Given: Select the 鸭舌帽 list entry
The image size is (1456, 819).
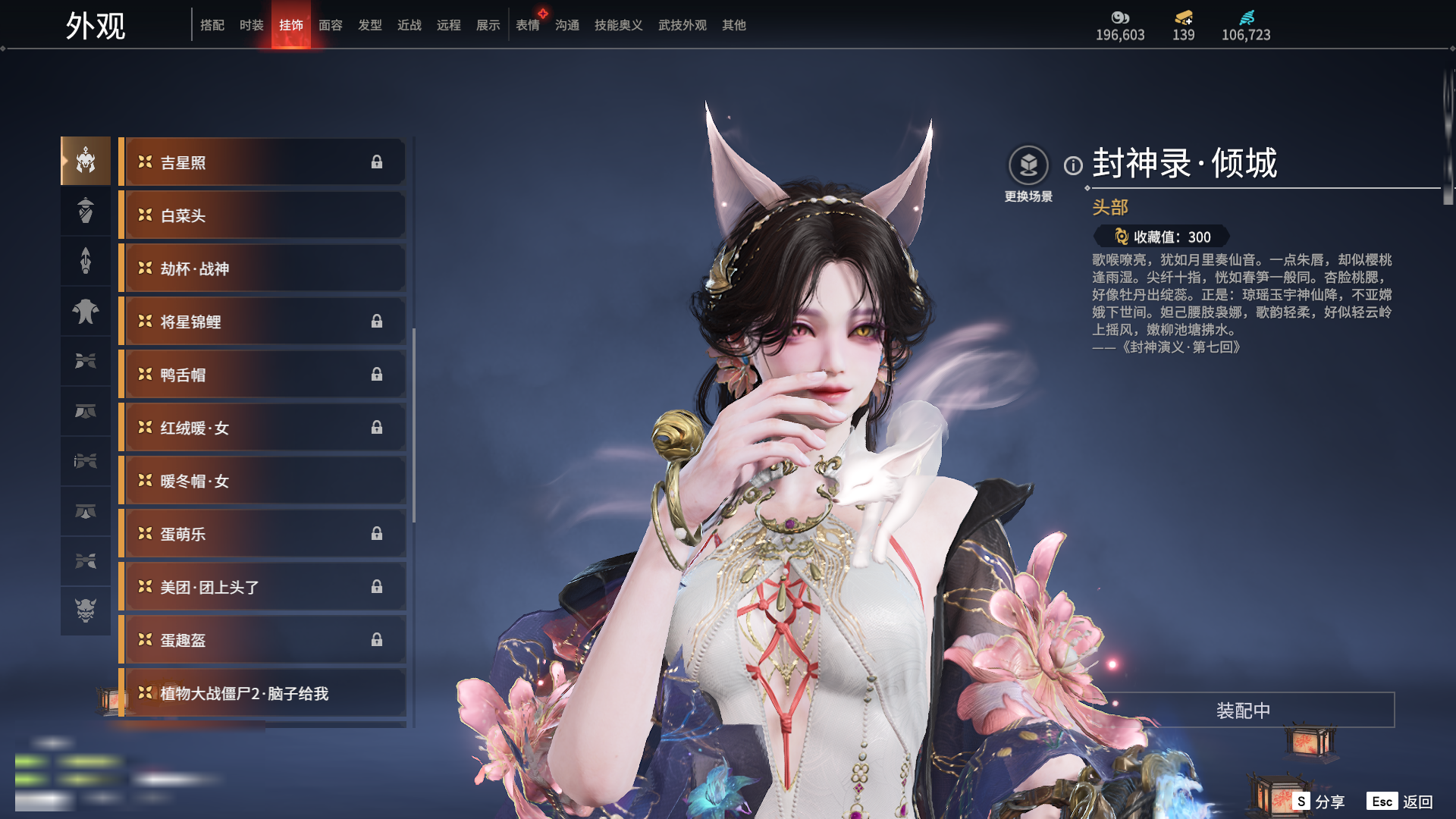Looking at the screenshot, I should [x=262, y=375].
